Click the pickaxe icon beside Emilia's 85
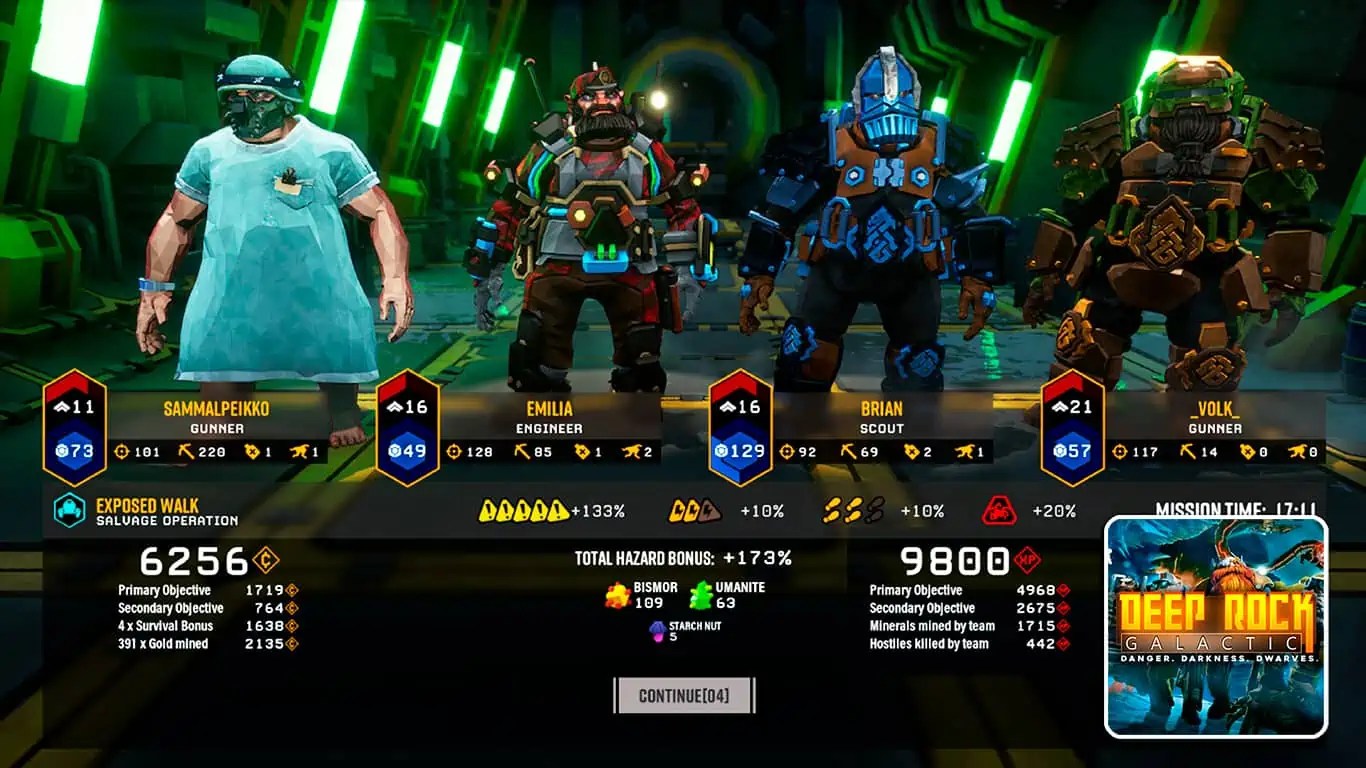The image size is (1366, 768). click(x=520, y=452)
